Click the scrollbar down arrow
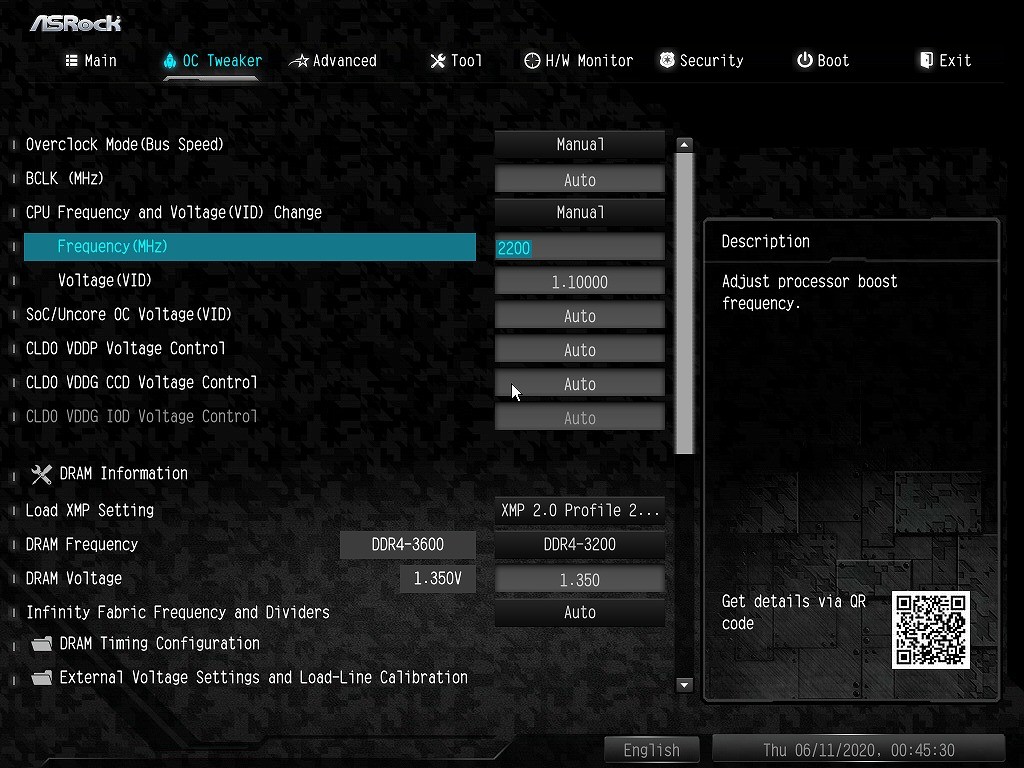The width and height of the screenshot is (1024, 768). point(685,685)
